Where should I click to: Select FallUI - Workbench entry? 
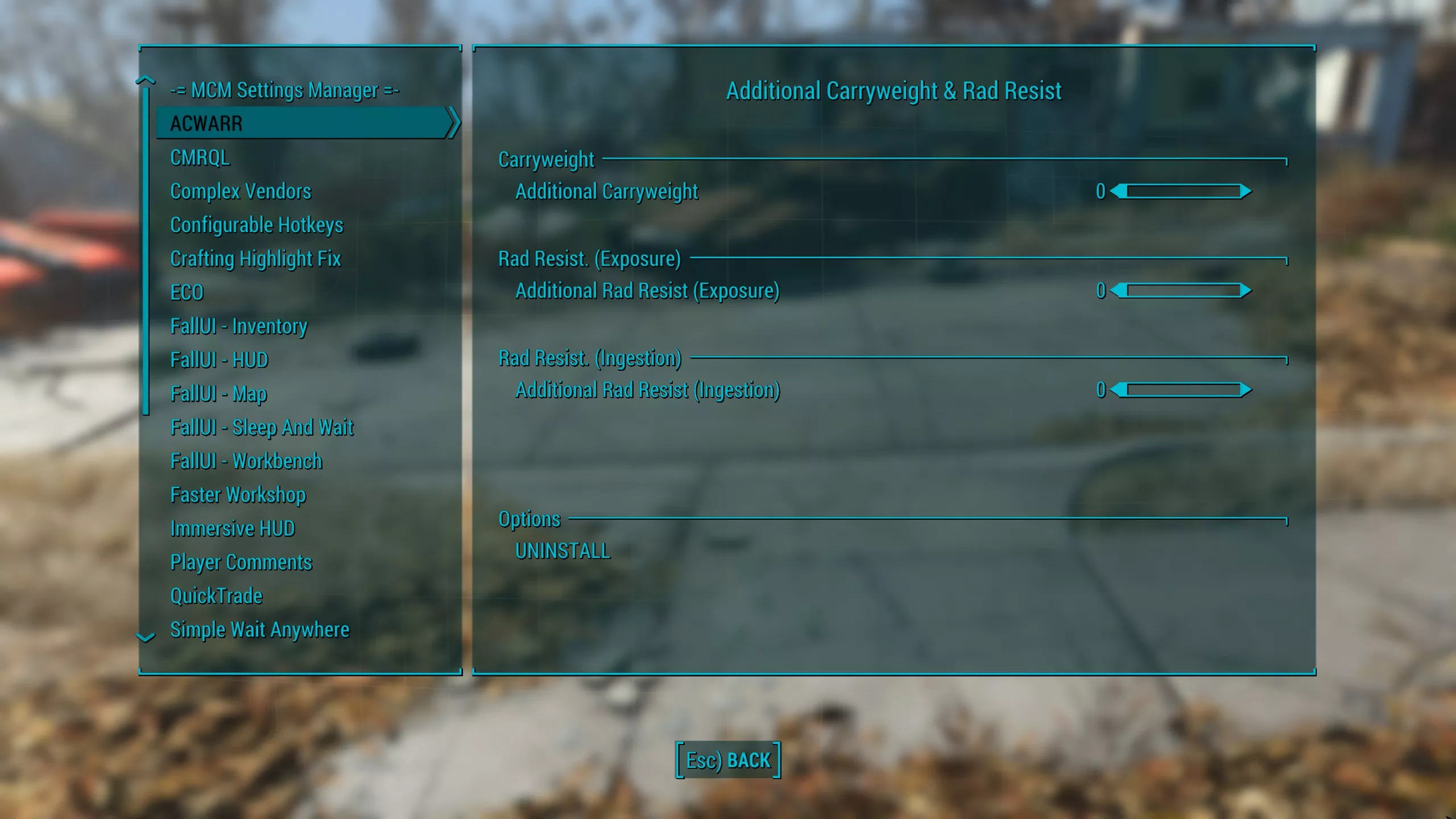click(x=246, y=461)
